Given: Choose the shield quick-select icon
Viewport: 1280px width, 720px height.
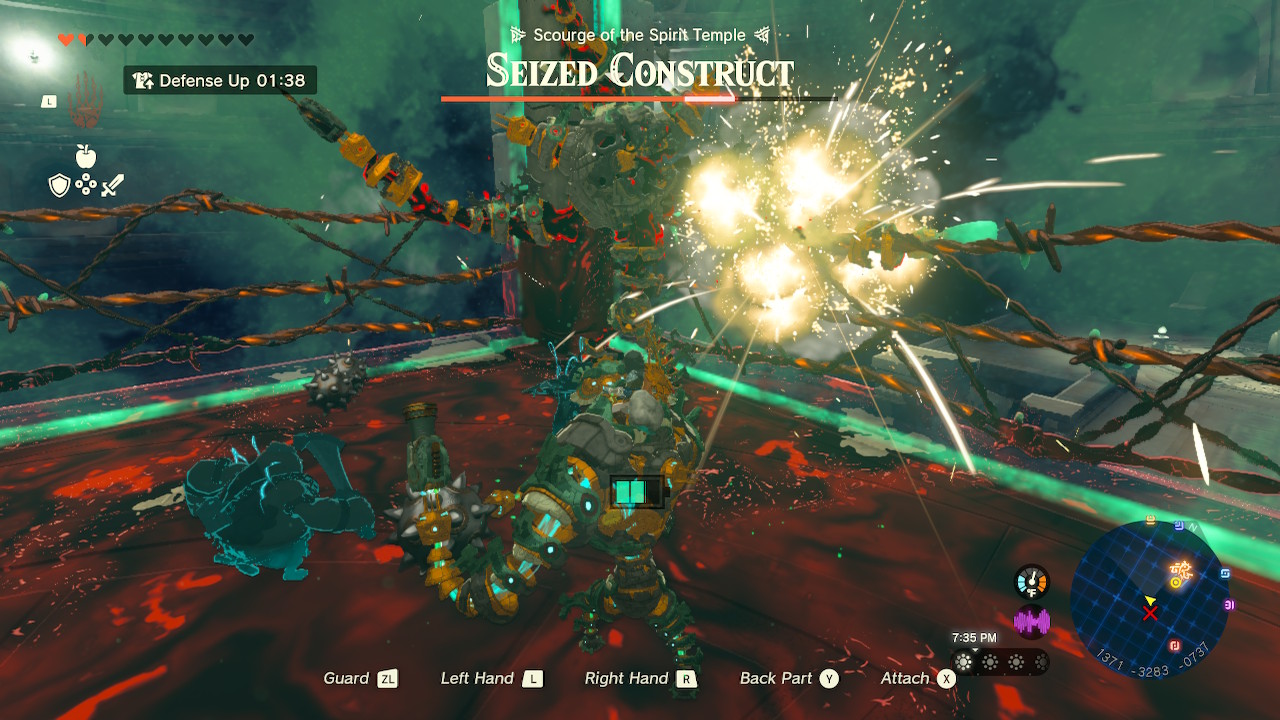Looking at the screenshot, I should pos(59,185).
